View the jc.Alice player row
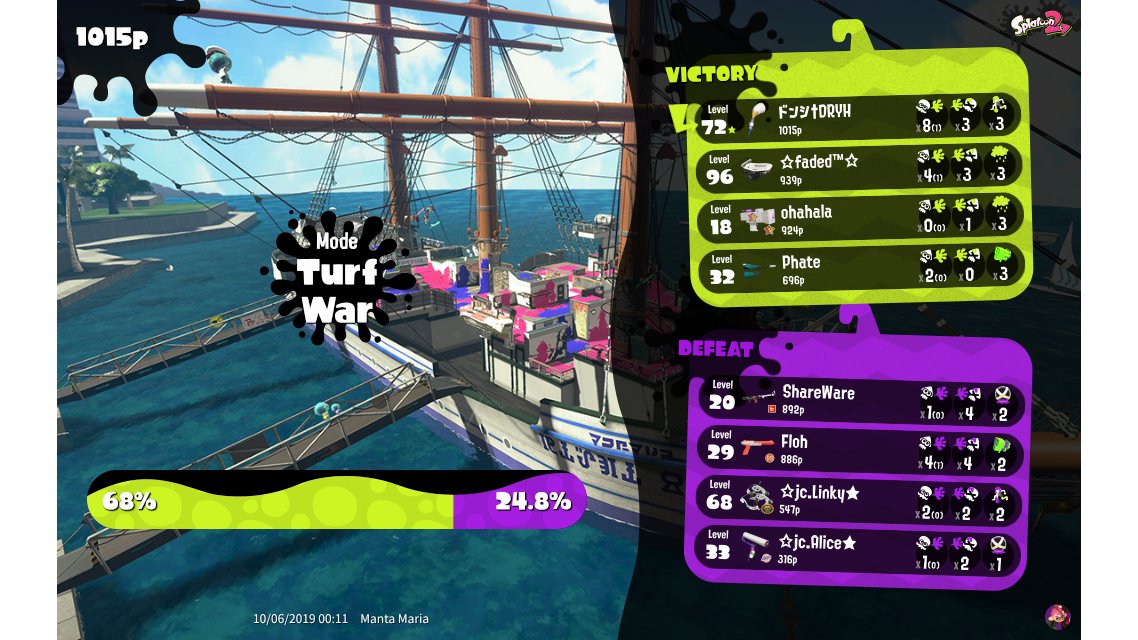The image size is (1138, 640). point(857,548)
